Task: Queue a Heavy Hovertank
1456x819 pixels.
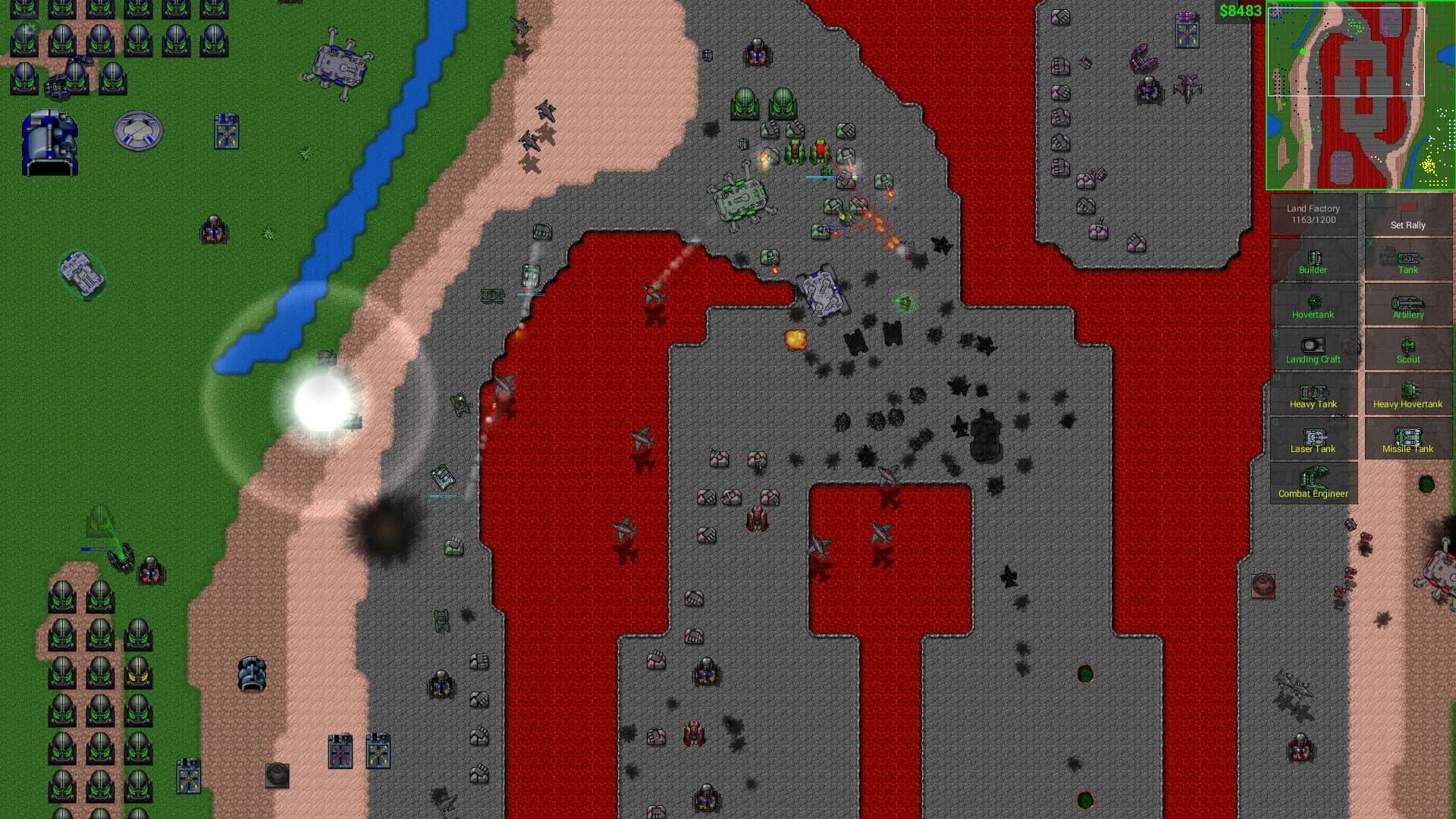Action: (1407, 393)
